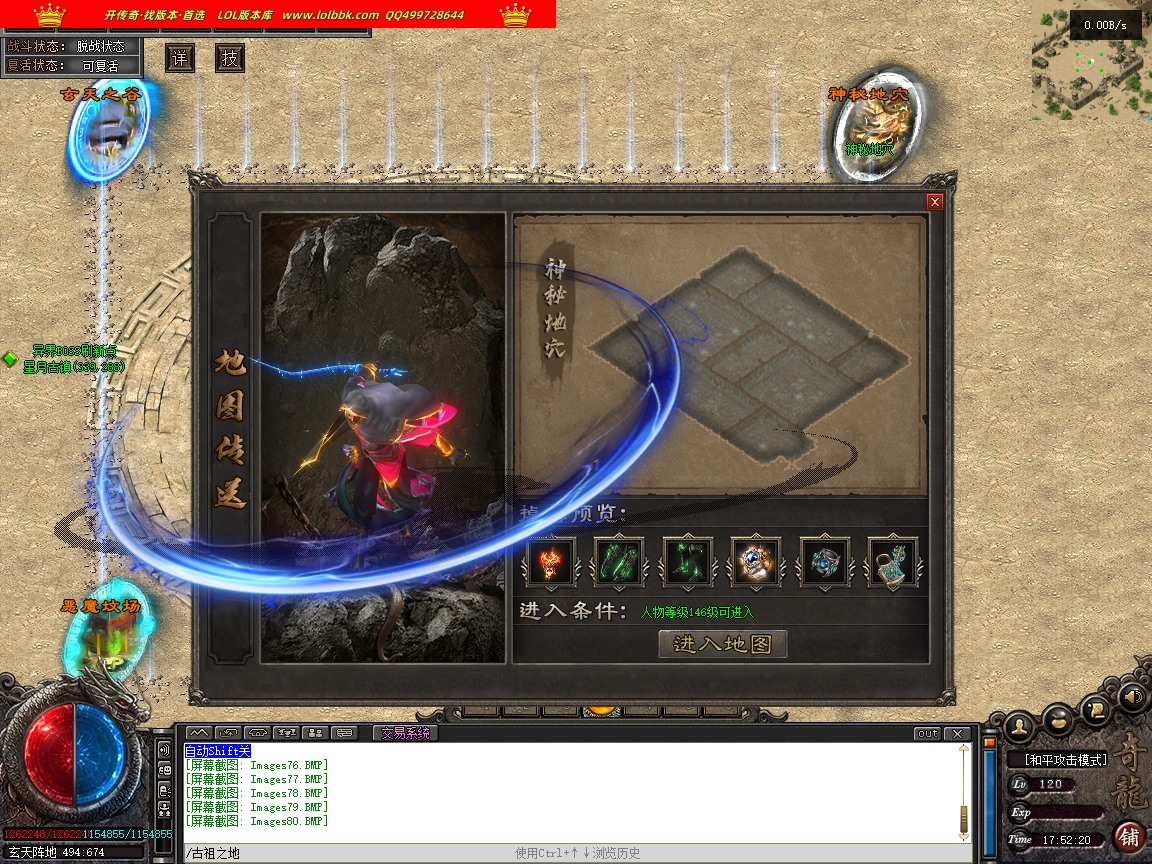Open the 详 details button
Viewport: 1152px width, 864px height.
(x=180, y=59)
